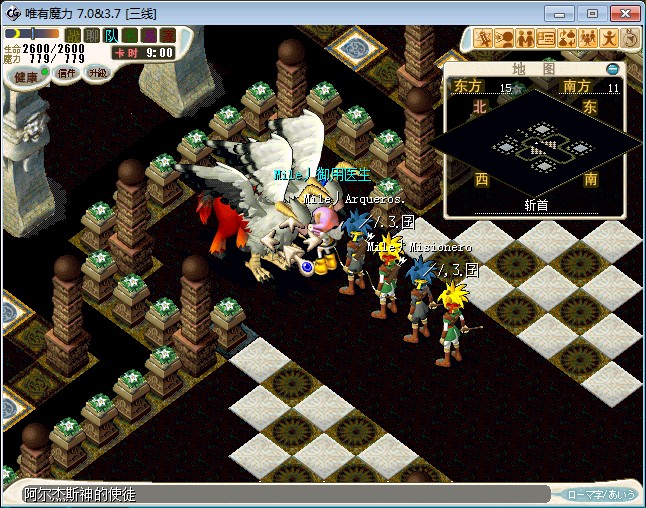Image resolution: width=646 pixels, height=508 pixels.
Task: Open the 健康 health status button
Action: pyautogui.click(x=25, y=76)
